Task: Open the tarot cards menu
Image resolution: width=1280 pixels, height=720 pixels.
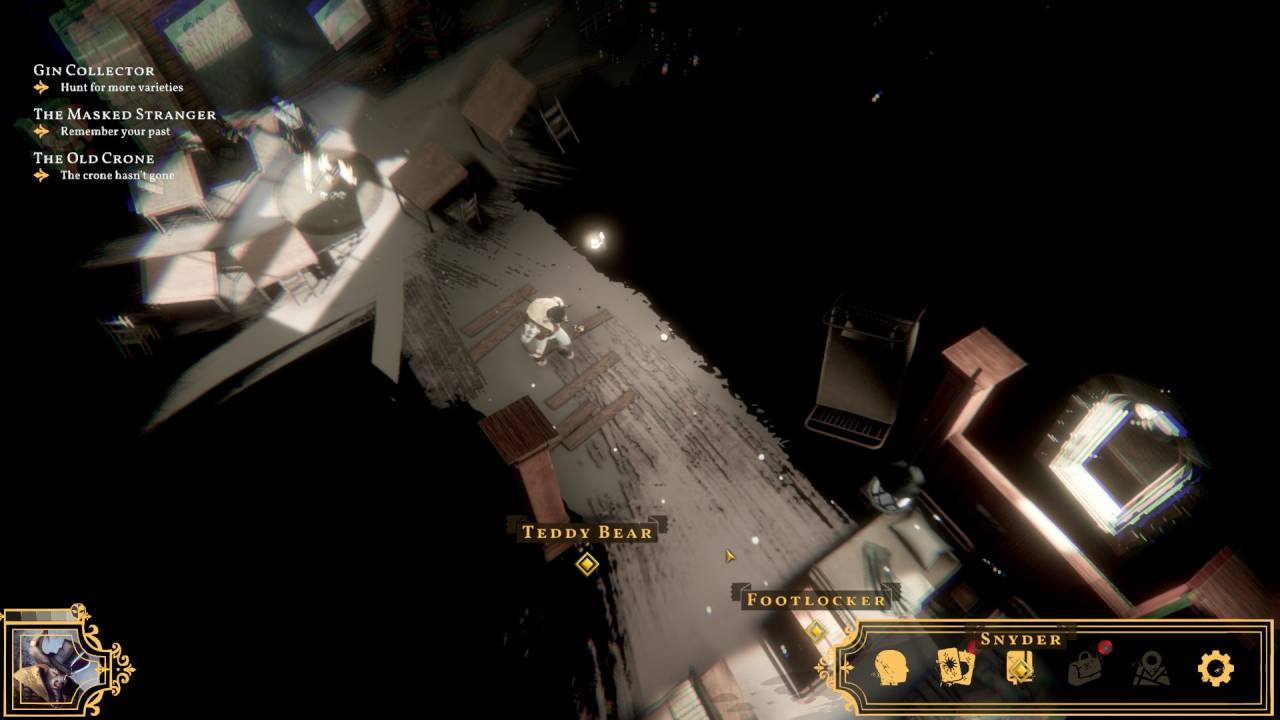Action: 954,667
